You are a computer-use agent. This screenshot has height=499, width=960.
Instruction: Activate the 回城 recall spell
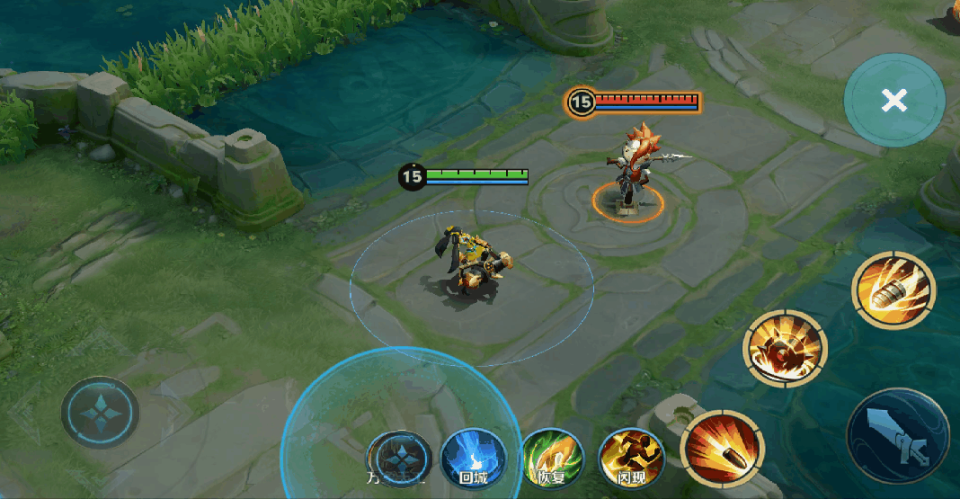(x=473, y=458)
